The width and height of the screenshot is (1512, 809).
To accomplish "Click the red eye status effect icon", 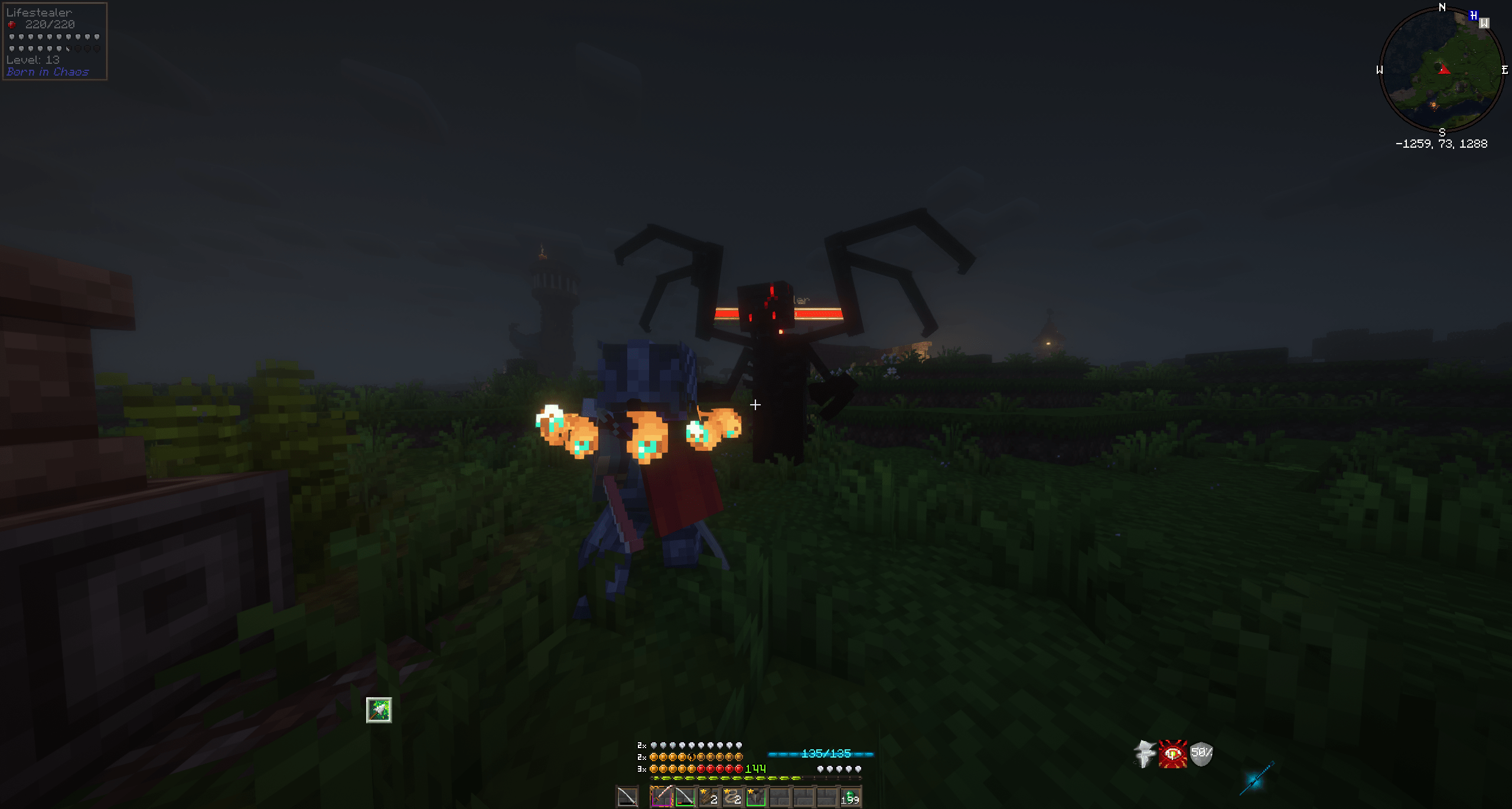I will click(x=1173, y=753).
